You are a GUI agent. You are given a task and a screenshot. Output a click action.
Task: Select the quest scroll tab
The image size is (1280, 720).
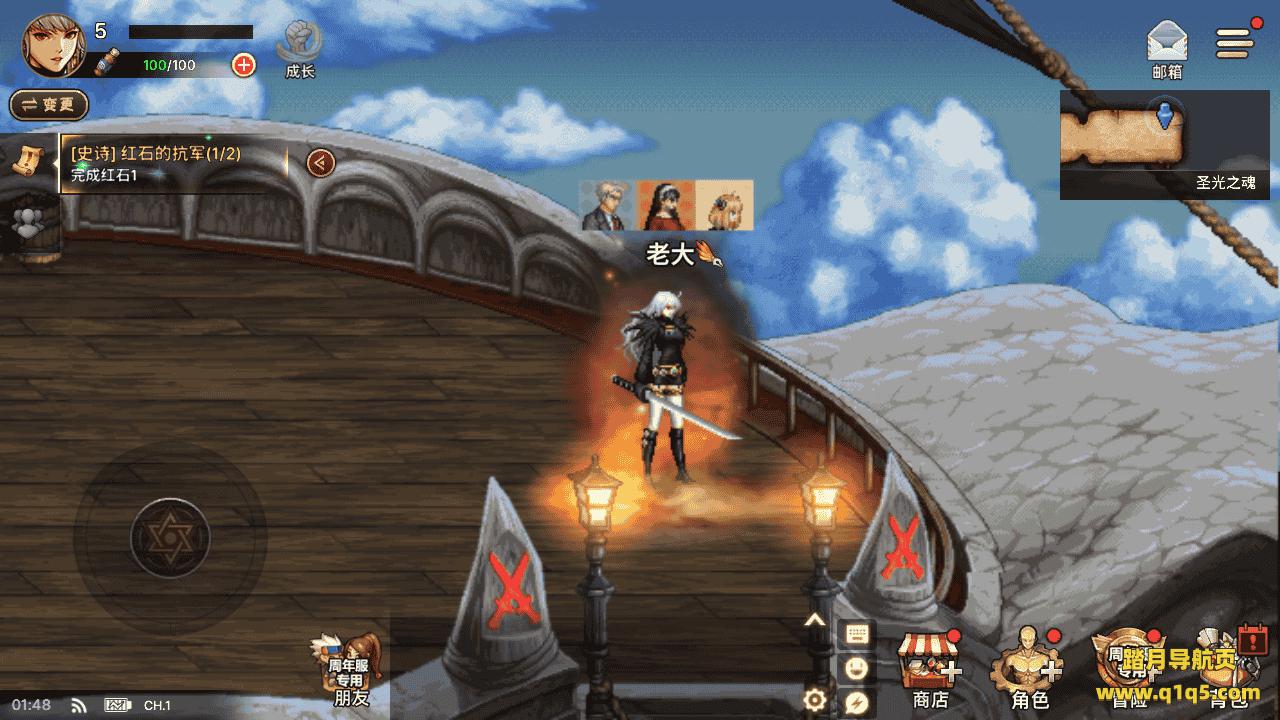click(x=28, y=161)
